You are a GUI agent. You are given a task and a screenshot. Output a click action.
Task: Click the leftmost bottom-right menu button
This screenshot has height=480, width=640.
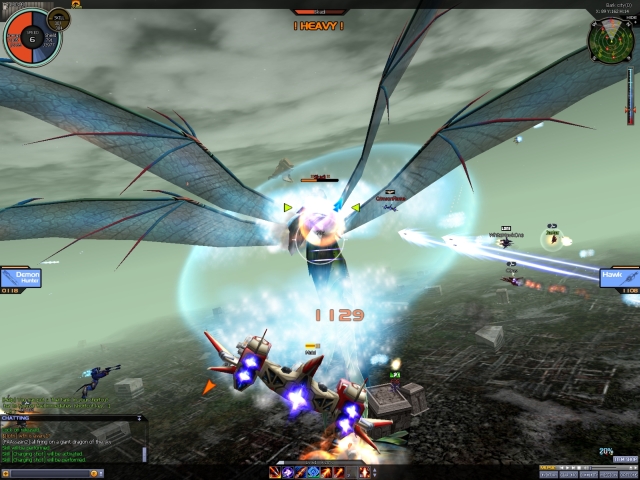click(x=549, y=474)
